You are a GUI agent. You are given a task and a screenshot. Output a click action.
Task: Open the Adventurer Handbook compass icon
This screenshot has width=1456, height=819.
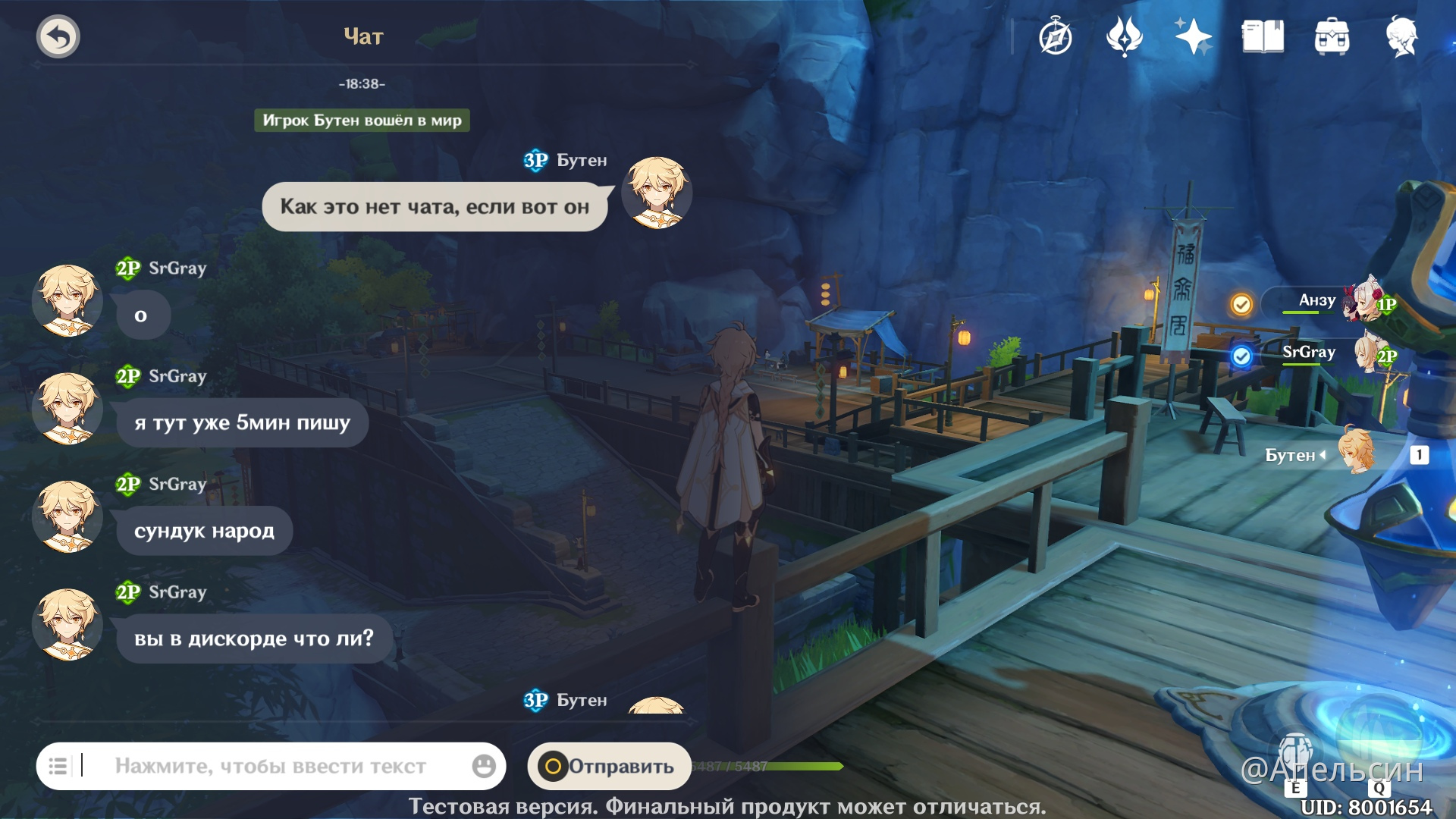pyautogui.click(x=1056, y=36)
